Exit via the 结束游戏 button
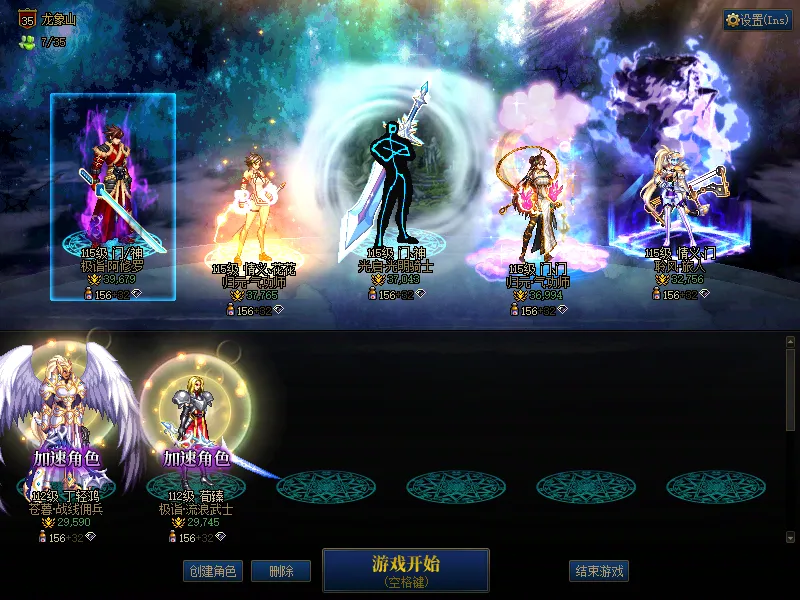This screenshot has height=600, width=800. (x=599, y=571)
